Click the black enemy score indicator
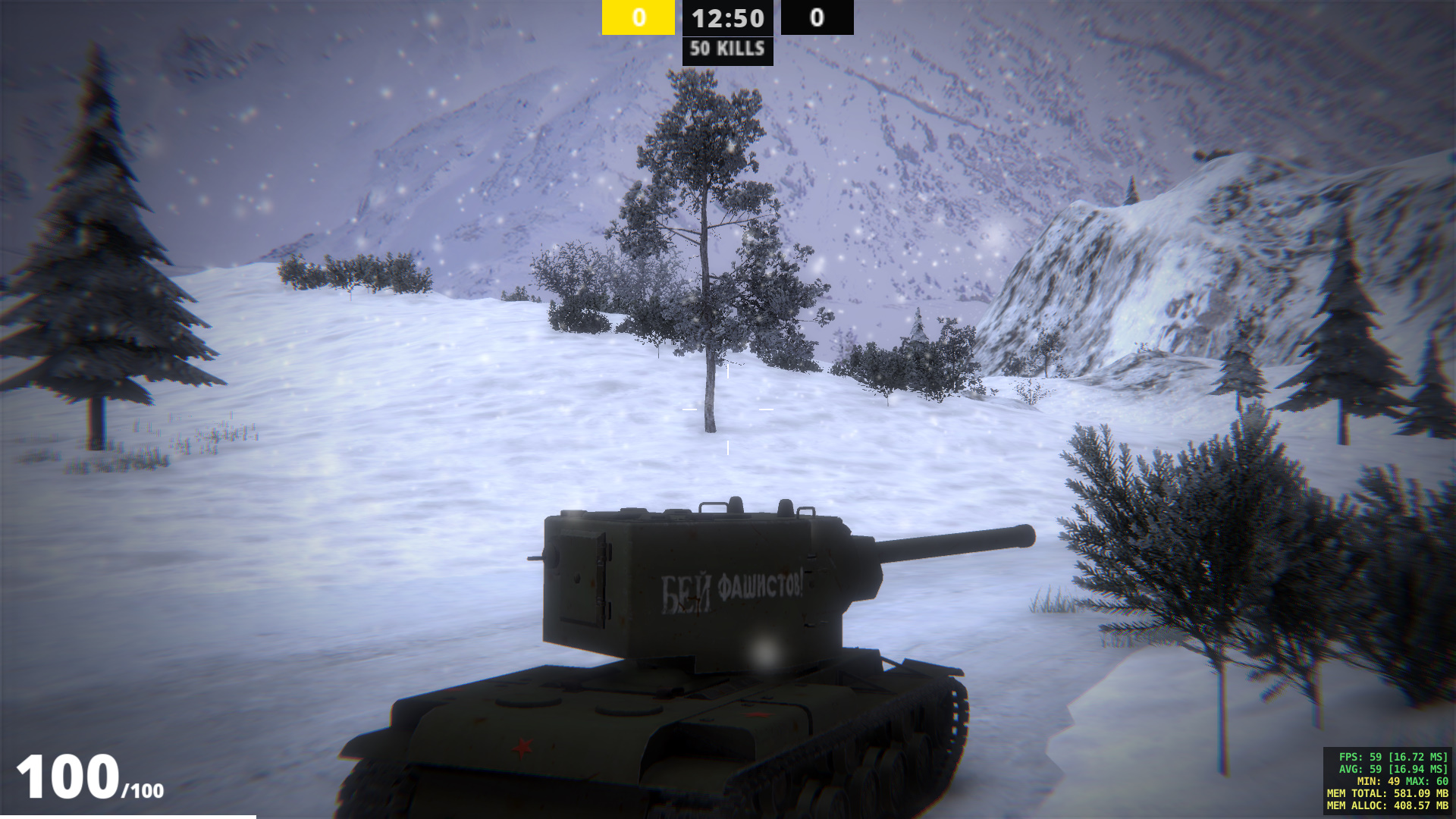 point(817,17)
